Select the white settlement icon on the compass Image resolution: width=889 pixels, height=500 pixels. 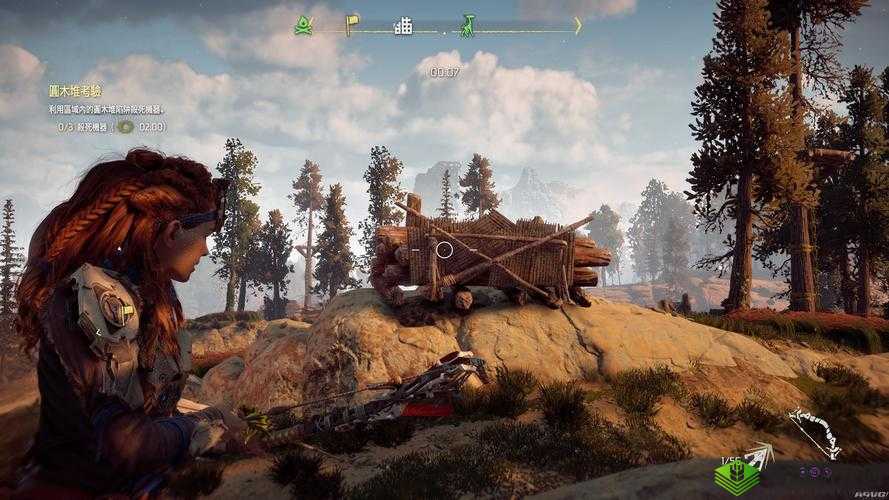pyautogui.click(x=403, y=26)
